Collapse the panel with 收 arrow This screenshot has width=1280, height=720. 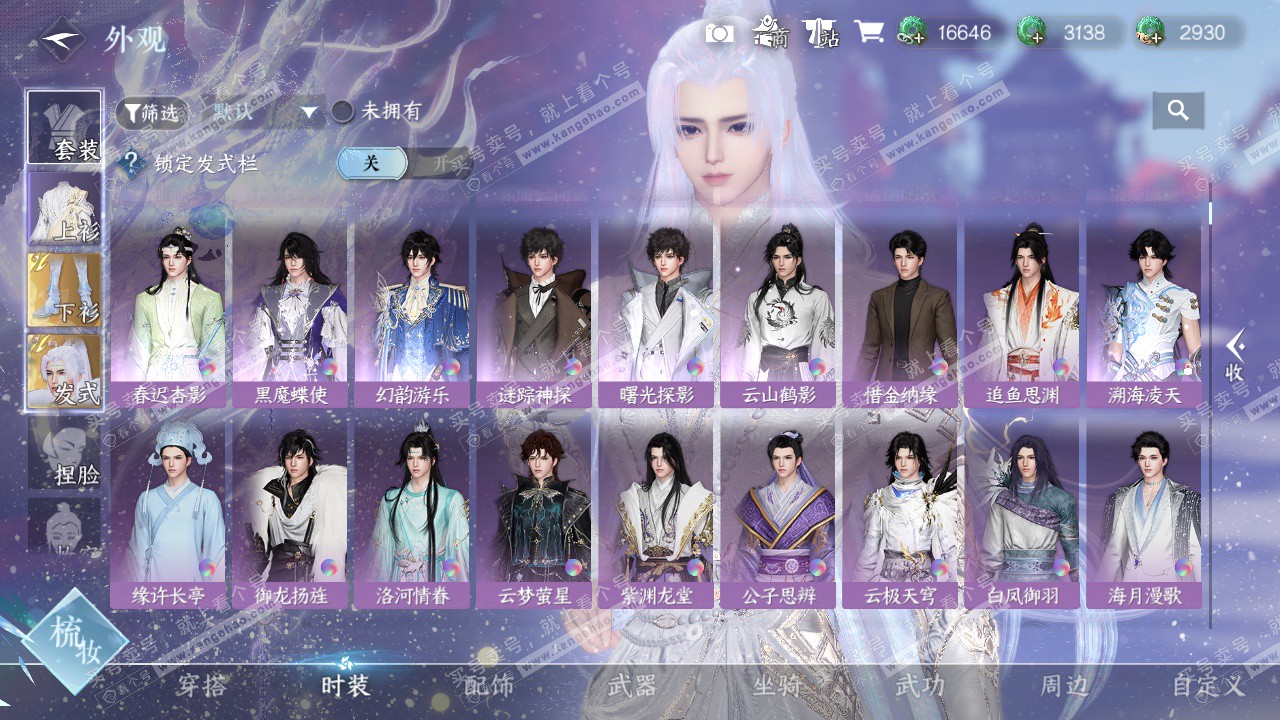(1235, 356)
